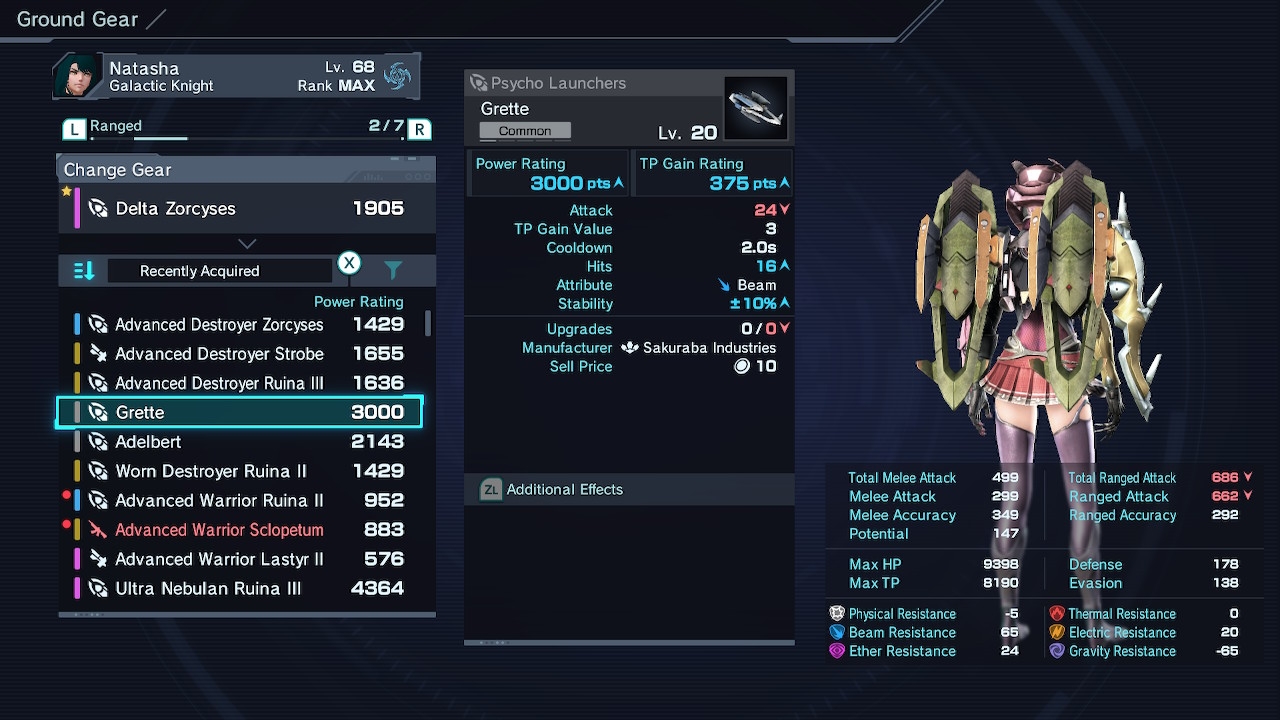Select Advanced Warrior Lastyr II
1280x720 pixels.
(240, 559)
